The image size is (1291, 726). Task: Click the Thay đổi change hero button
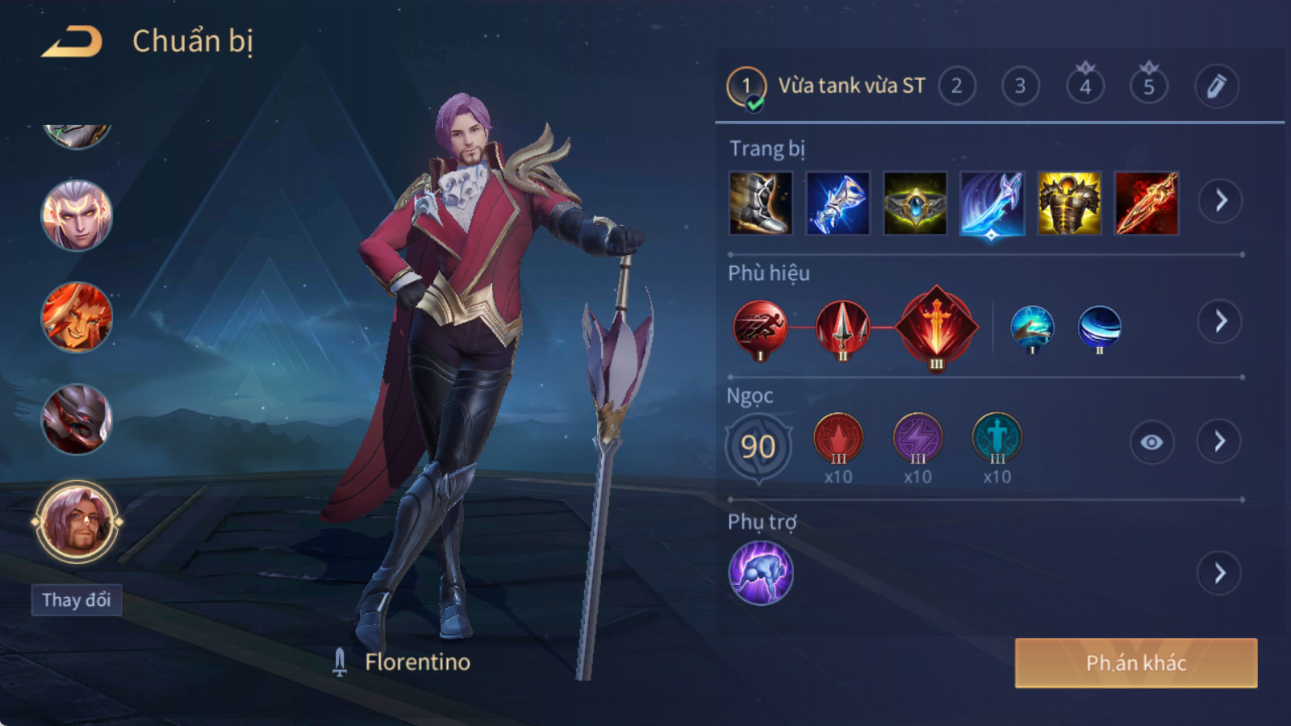[76, 600]
